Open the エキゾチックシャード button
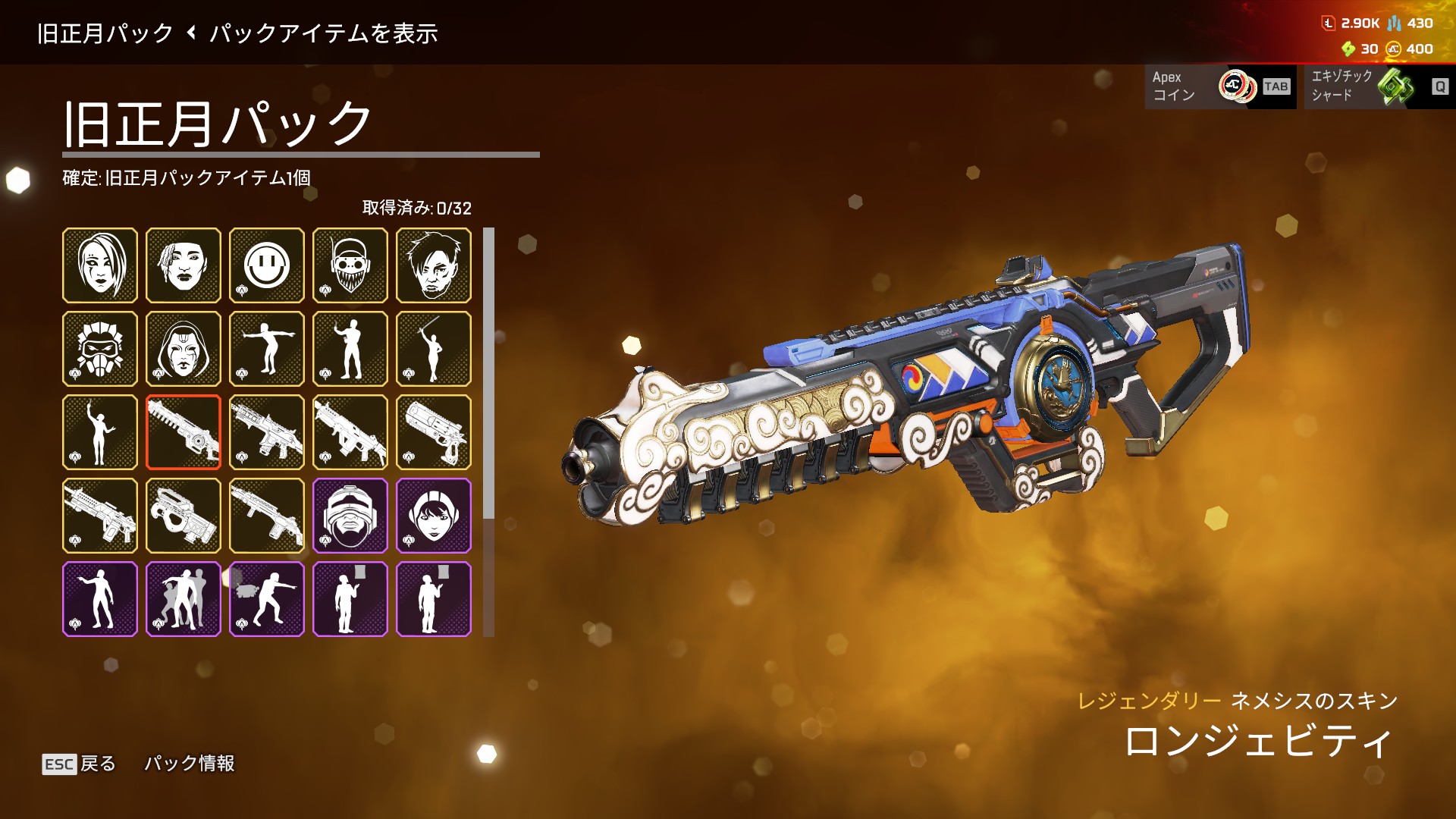The image size is (1456, 819). tap(1379, 86)
